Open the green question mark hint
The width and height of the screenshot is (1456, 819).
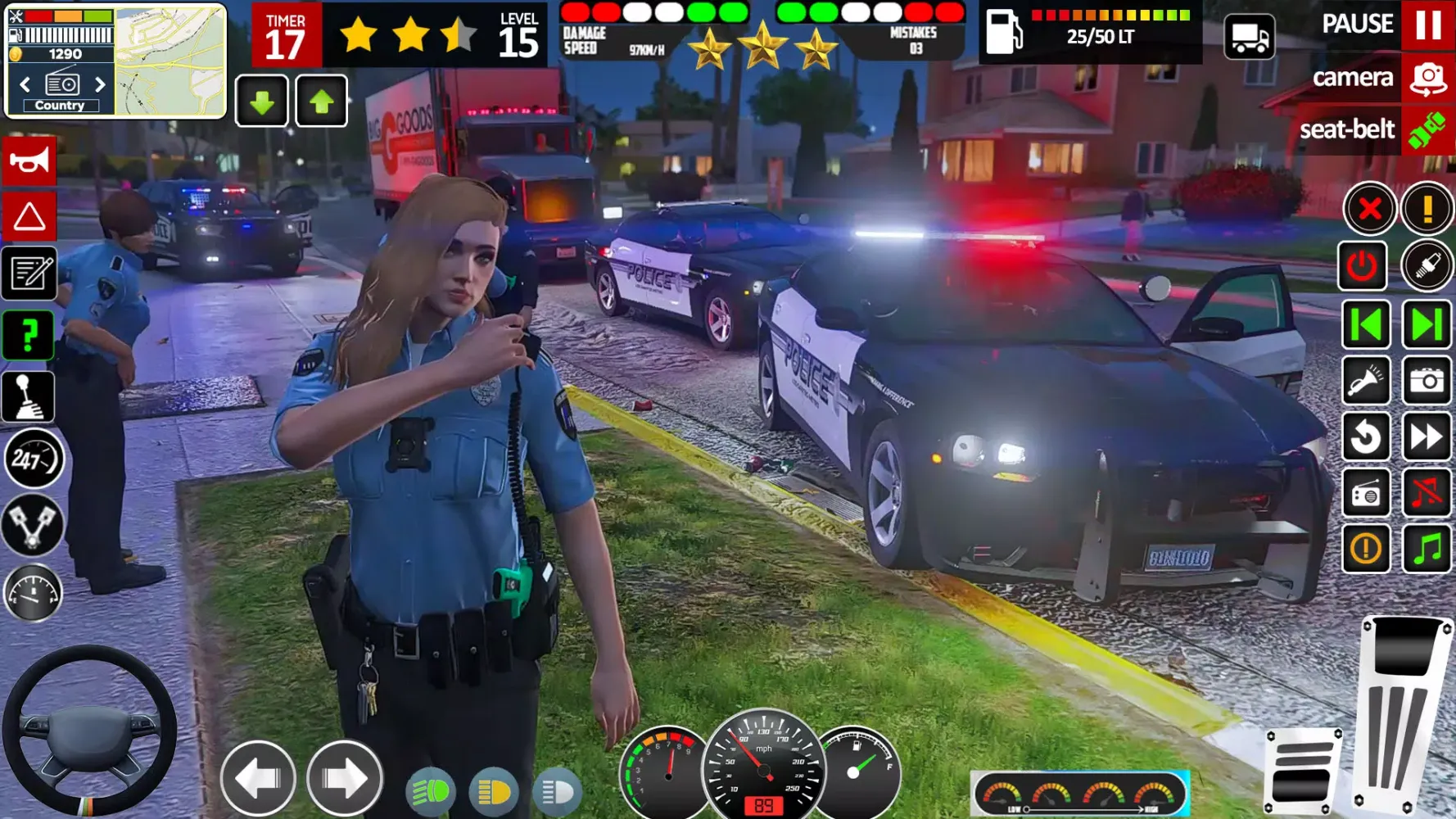29,336
